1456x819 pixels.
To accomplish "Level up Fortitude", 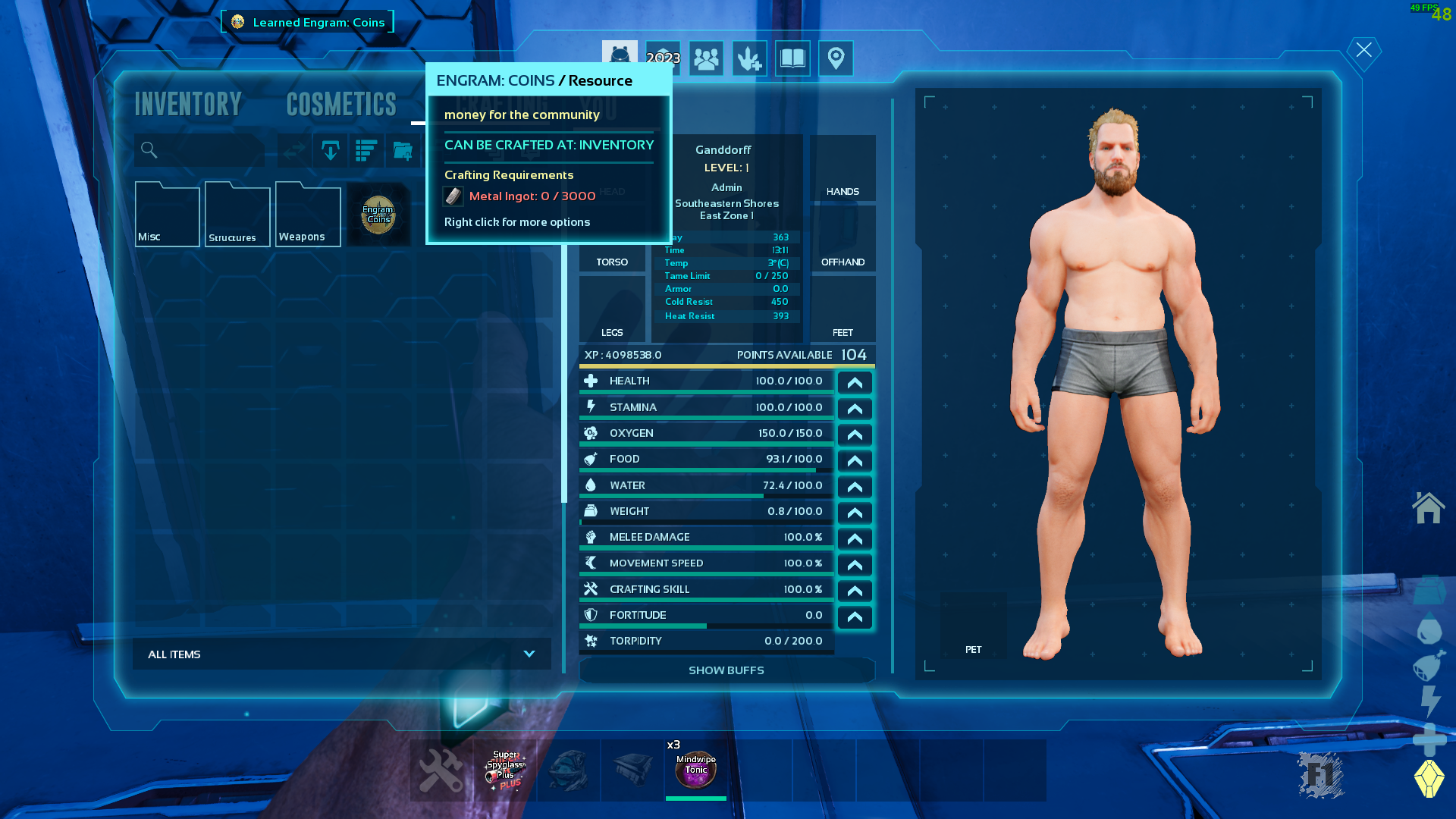I will pyautogui.click(x=855, y=617).
